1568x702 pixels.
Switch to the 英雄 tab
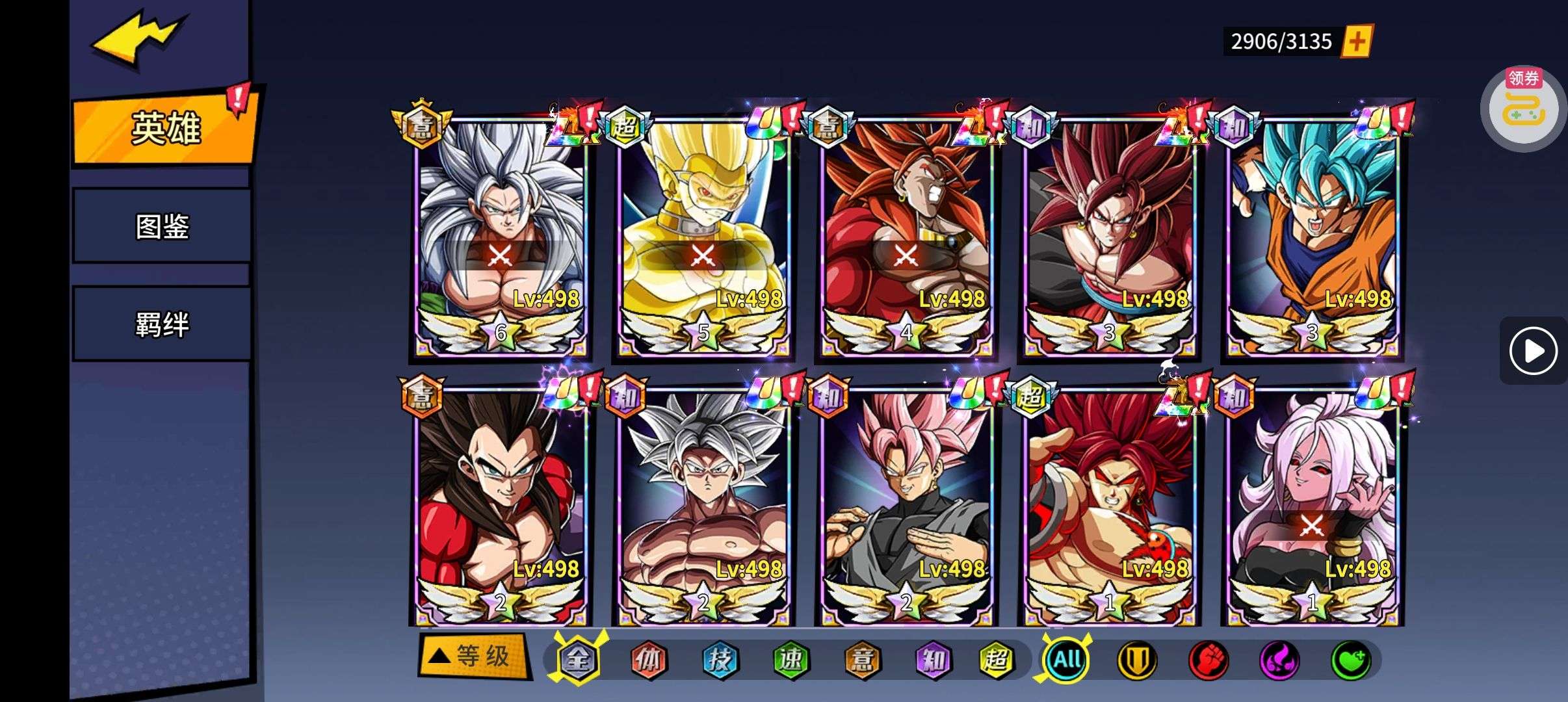[x=165, y=128]
